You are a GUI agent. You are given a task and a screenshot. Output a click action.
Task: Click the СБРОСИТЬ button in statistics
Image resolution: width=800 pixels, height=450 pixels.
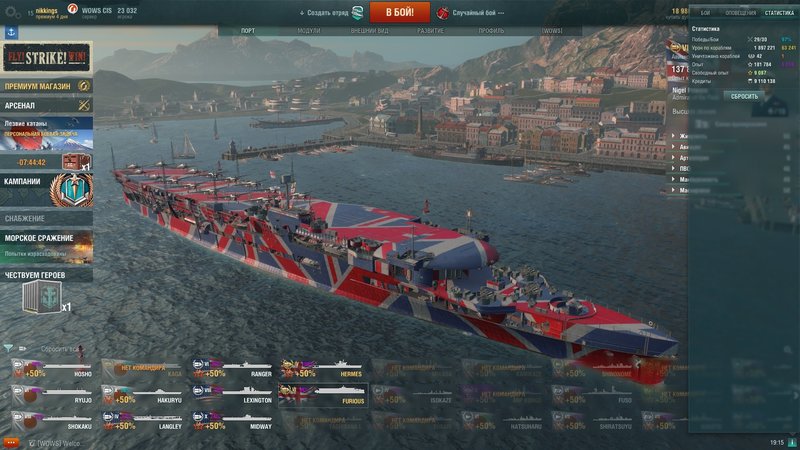[x=743, y=96]
